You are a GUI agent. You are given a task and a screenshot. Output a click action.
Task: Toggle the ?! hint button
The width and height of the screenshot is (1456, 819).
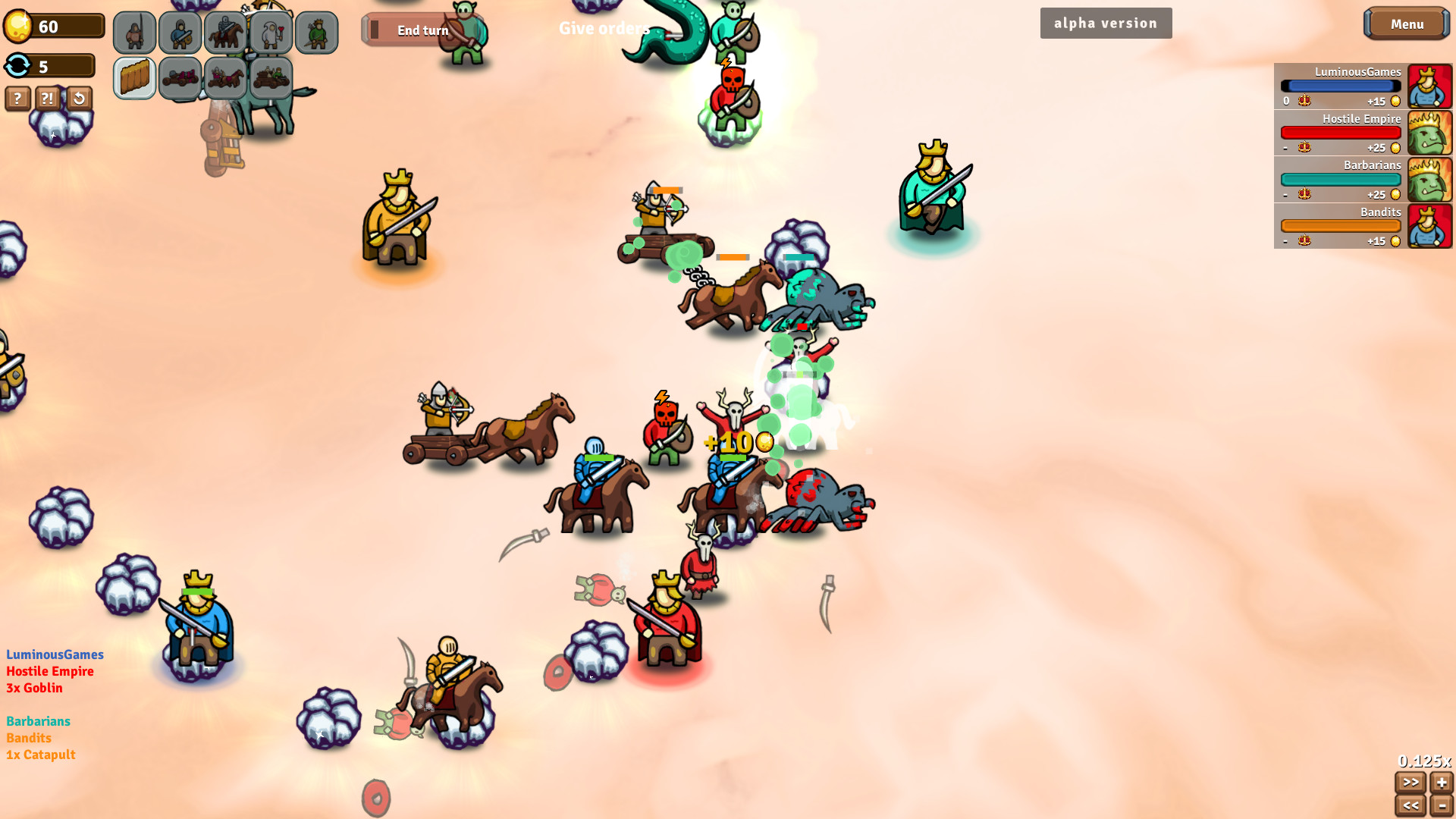pos(47,99)
